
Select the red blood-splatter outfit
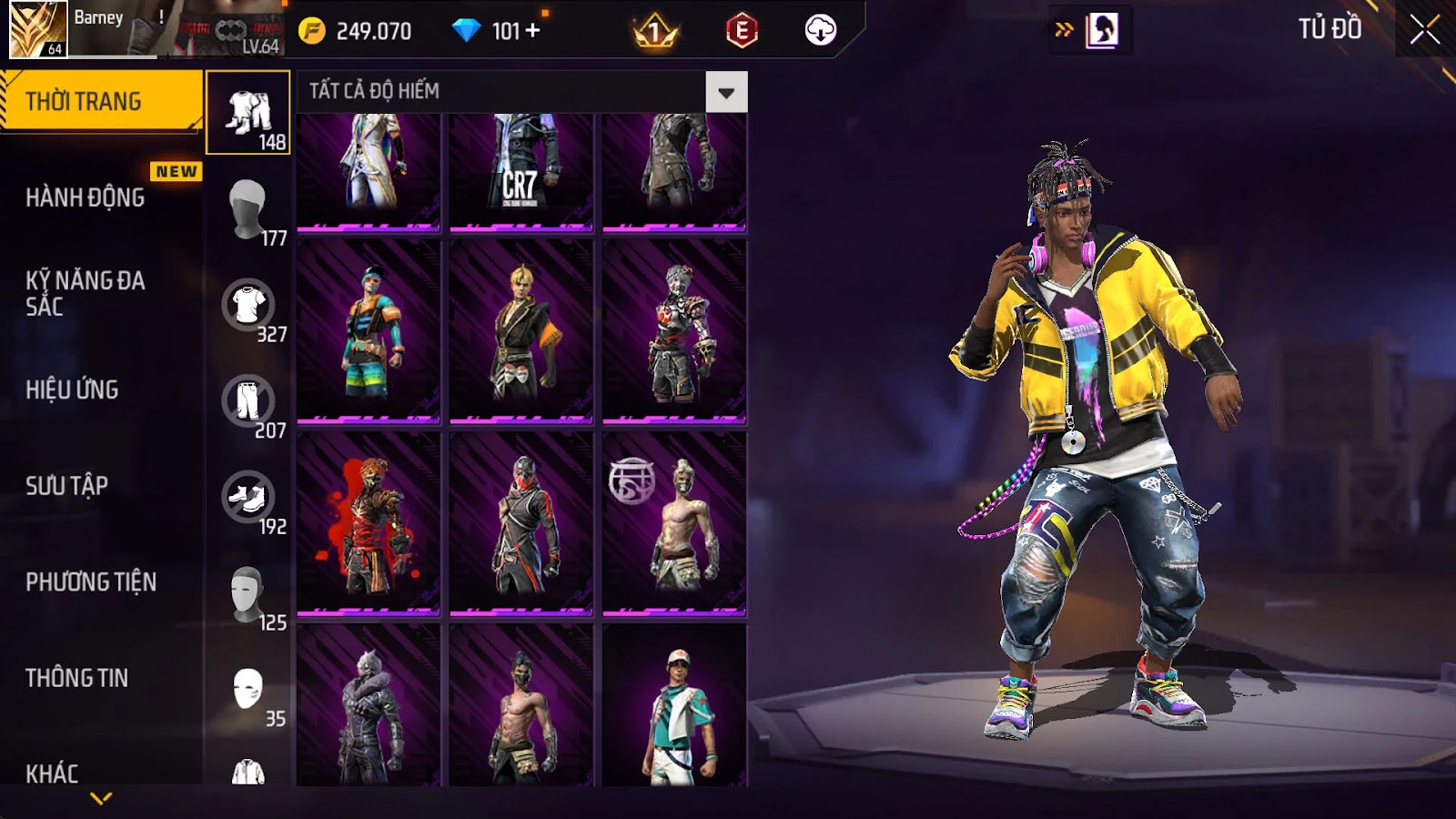[369, 523]
